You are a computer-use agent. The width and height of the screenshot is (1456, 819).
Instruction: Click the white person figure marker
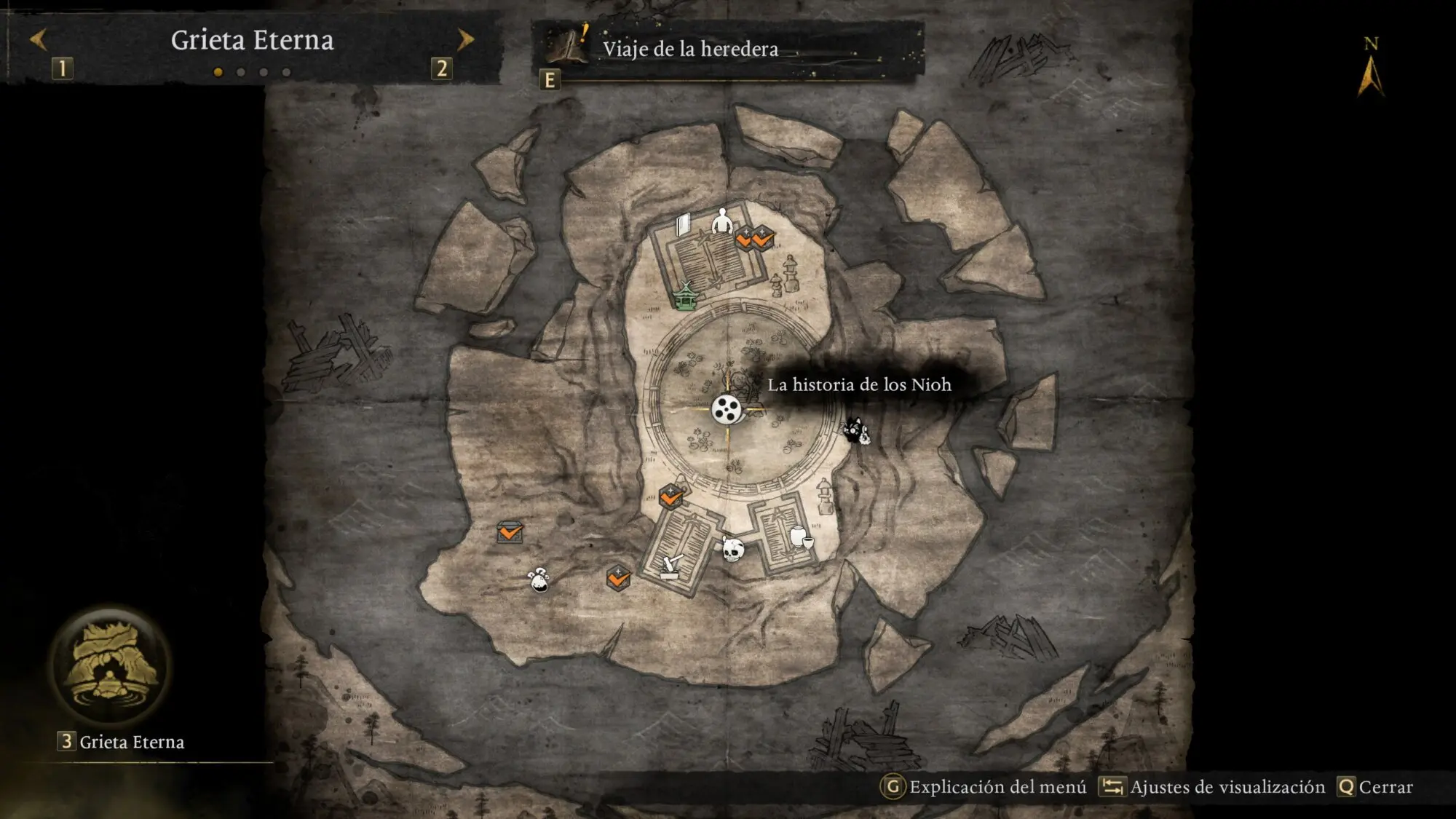tap(721, 220)
